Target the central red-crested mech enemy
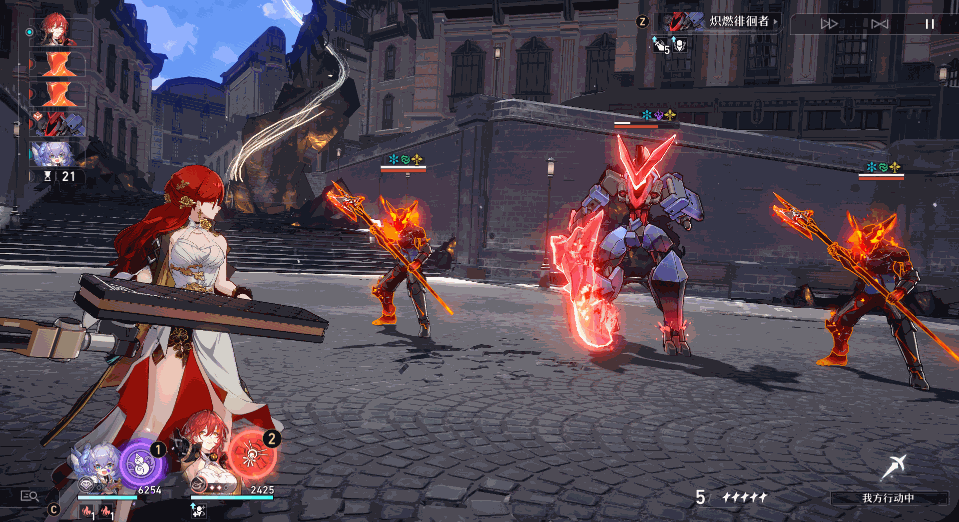This screenshot has height=522, width=959. (638, 250)
